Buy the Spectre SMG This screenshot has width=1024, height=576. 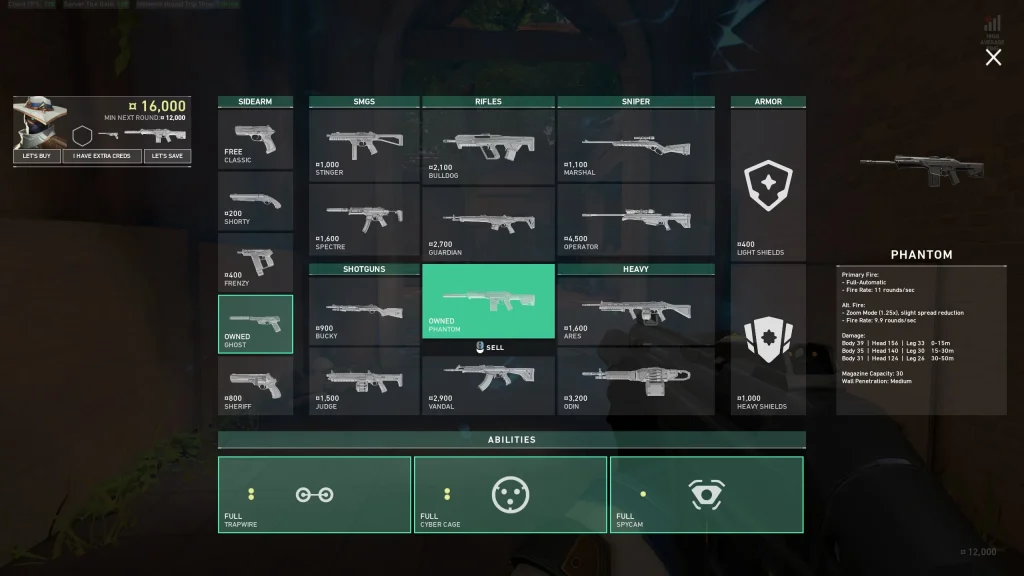[363, 219]
